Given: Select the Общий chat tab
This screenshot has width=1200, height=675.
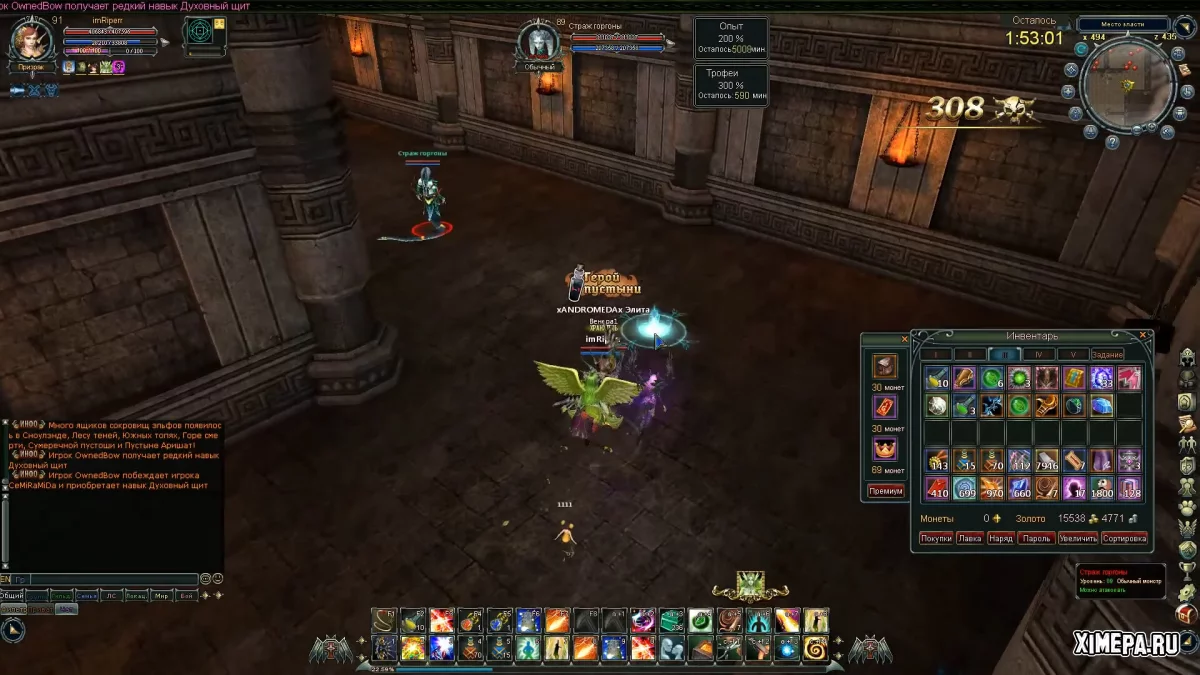Looking at the screenshot, I should click(12, 596).
